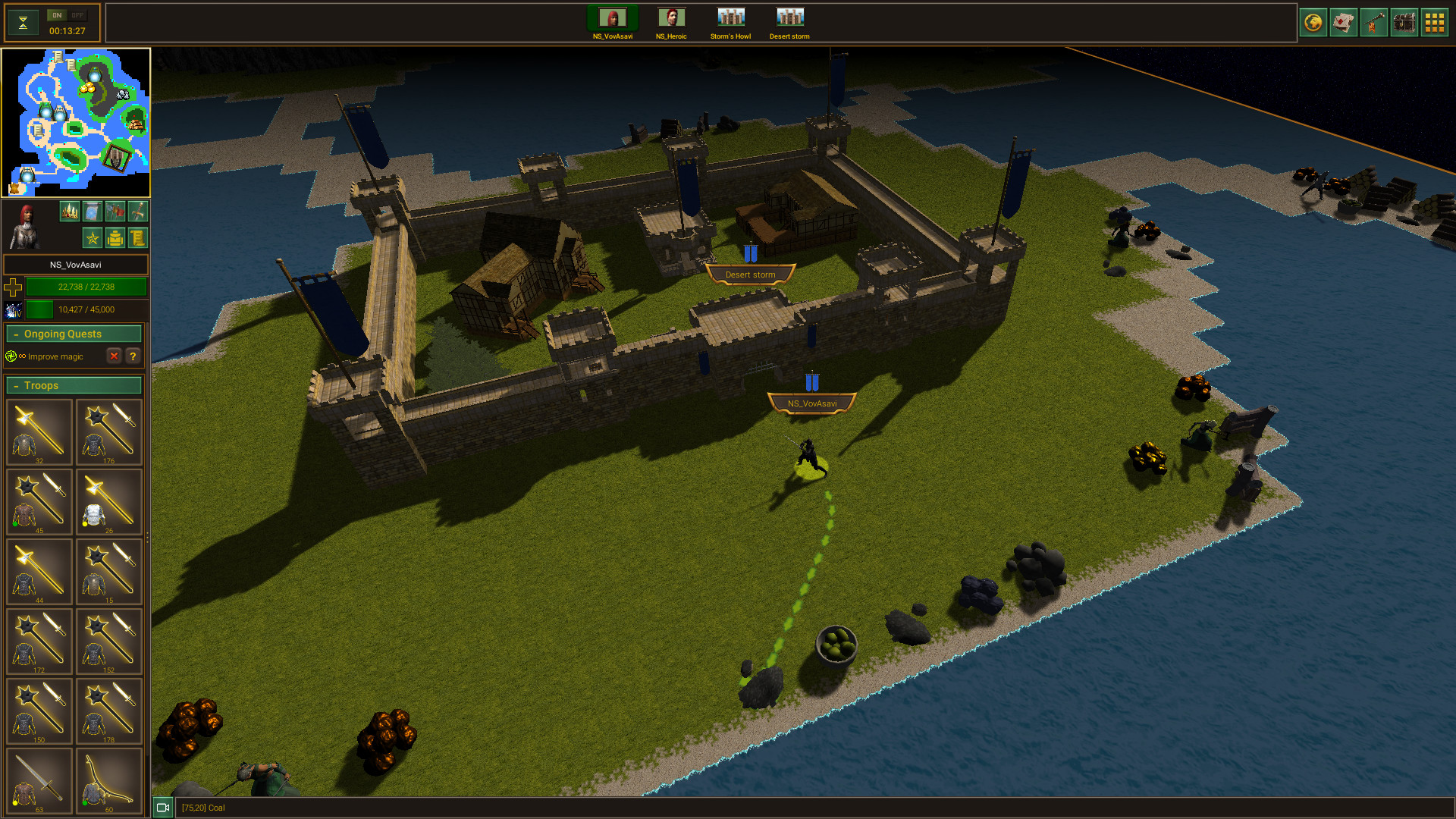1456x819 pixels.
Task: Click the question mark beside Improve magic
Action: [133, 356]
